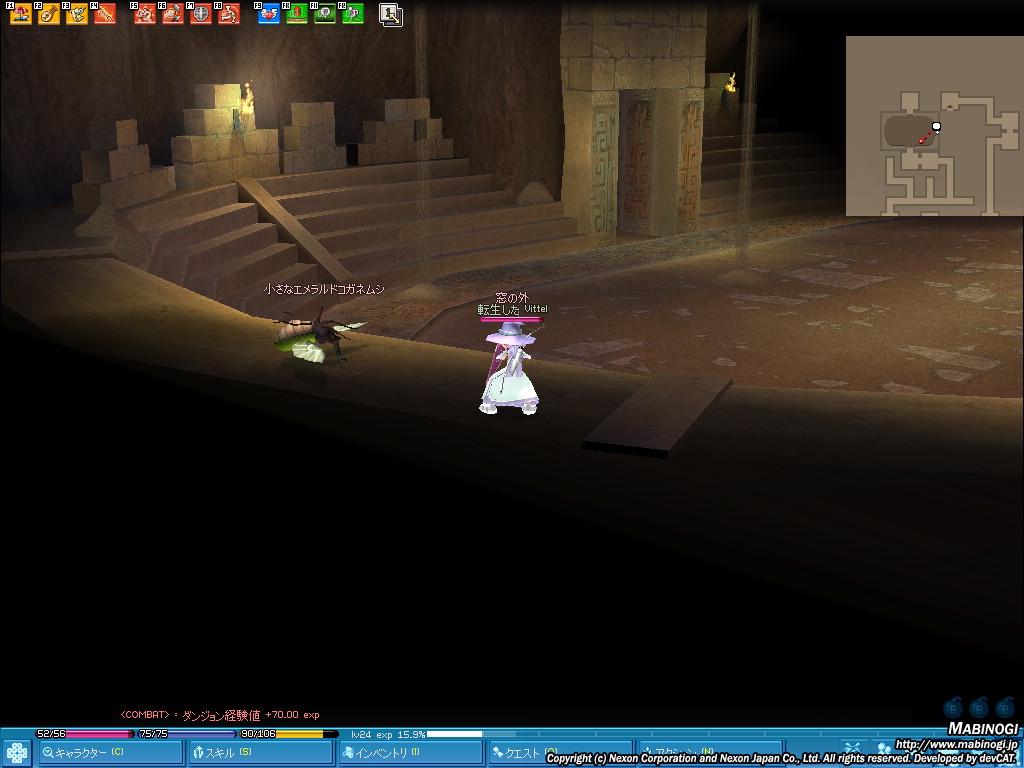Viewport: 1024px width, 768px height.
Task: Activate the F4 red hotbar skill
Action: [x=105, y=14]
